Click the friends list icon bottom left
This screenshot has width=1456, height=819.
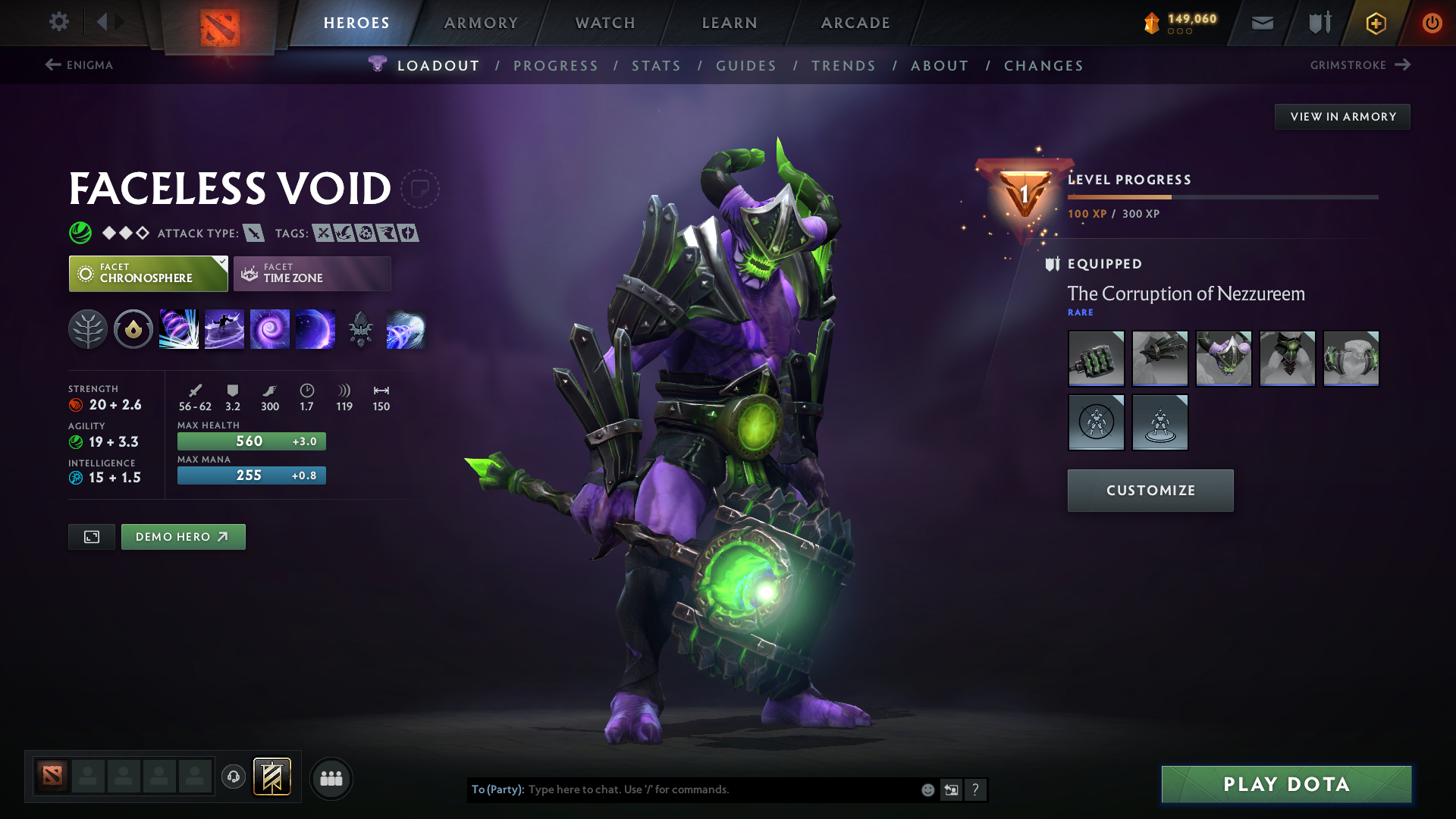[x=331, y=778]
